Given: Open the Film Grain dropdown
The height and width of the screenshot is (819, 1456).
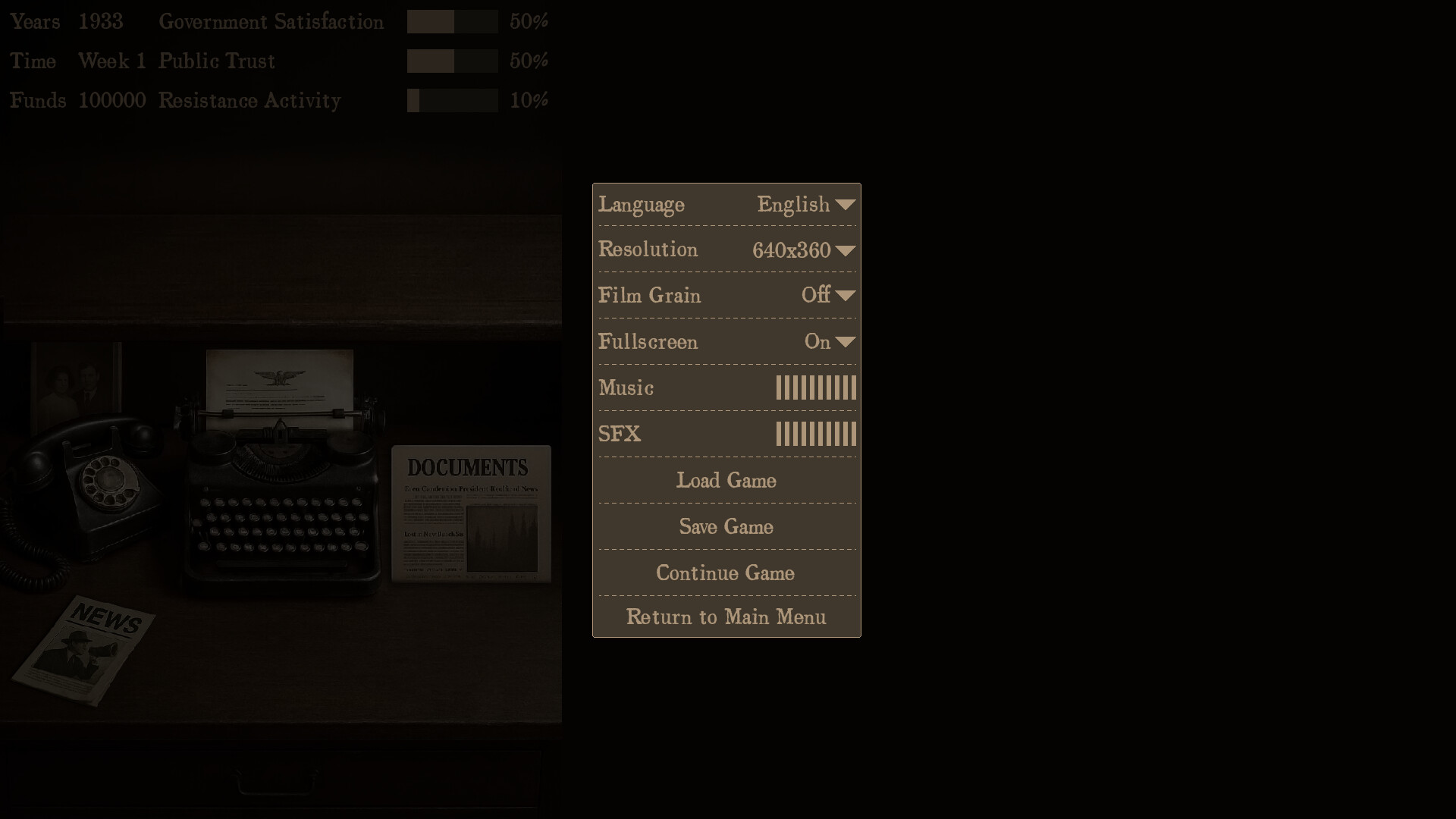Looking at the screenshot, I should click(846, 296).
